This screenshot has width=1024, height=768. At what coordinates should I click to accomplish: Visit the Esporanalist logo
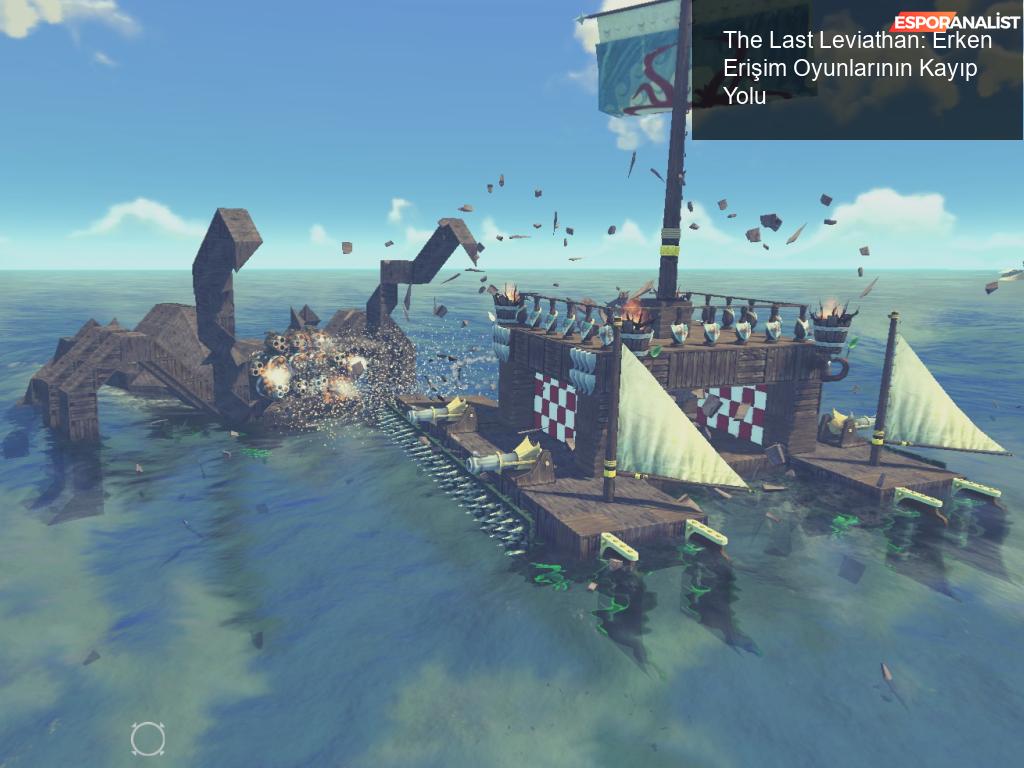click(x=955, y=22)
